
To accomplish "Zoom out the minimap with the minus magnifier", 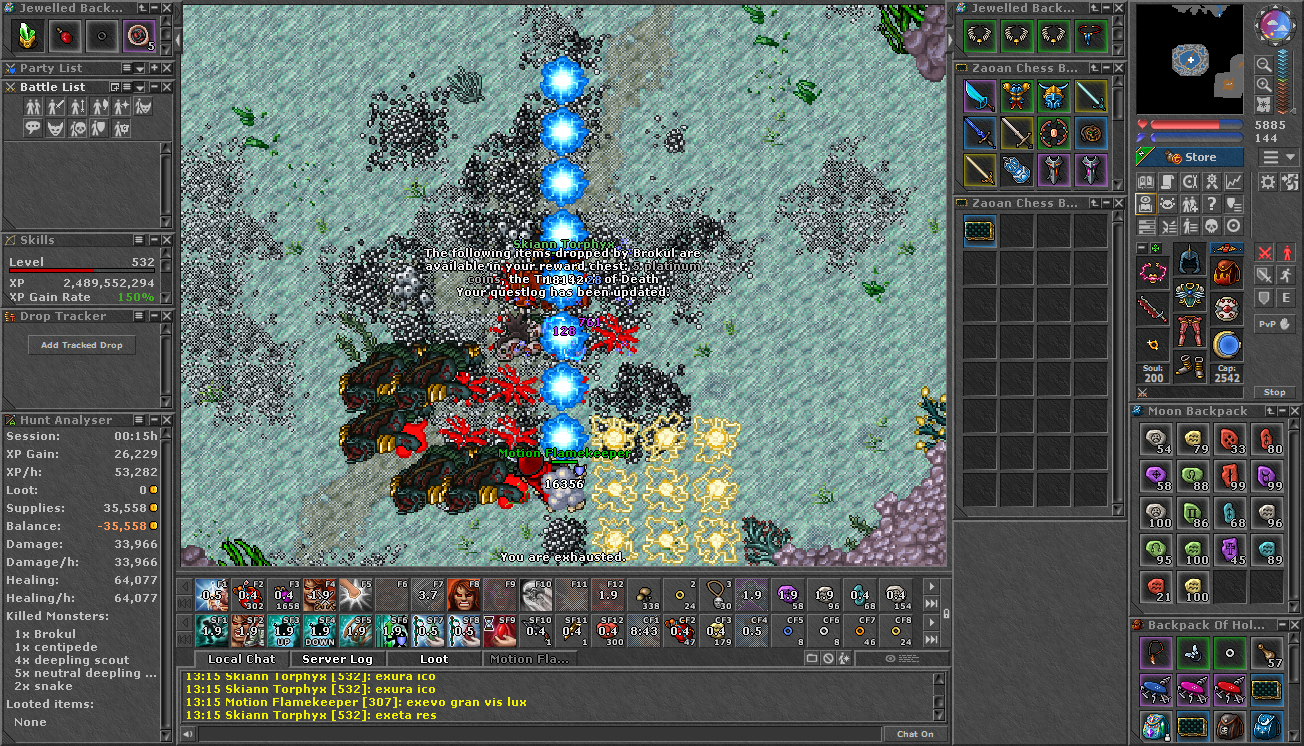I will tap(1264, 65).
